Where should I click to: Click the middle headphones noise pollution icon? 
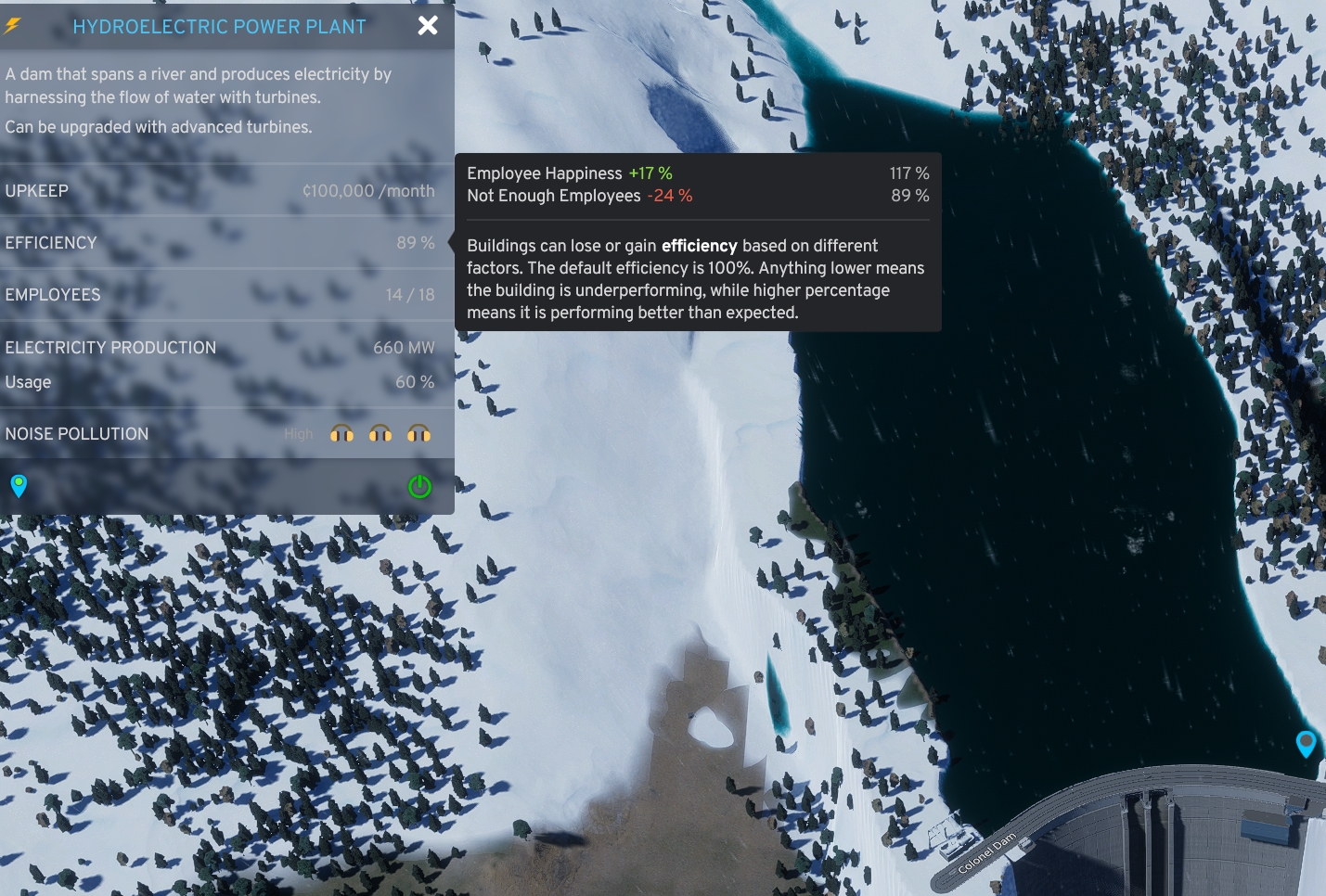(x=380, y=433)
